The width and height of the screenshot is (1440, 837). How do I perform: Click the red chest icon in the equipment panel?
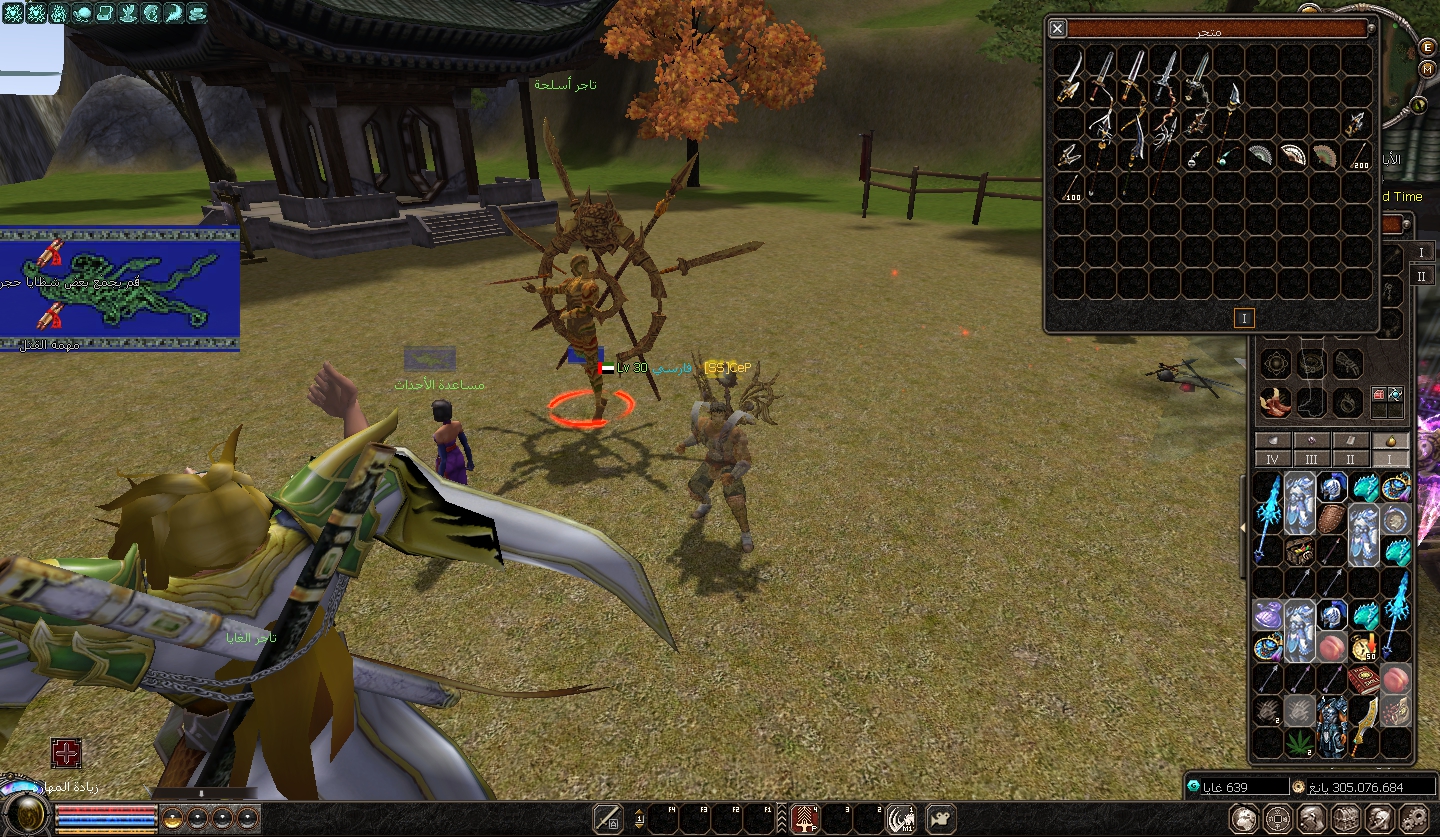coord(1379,394)
